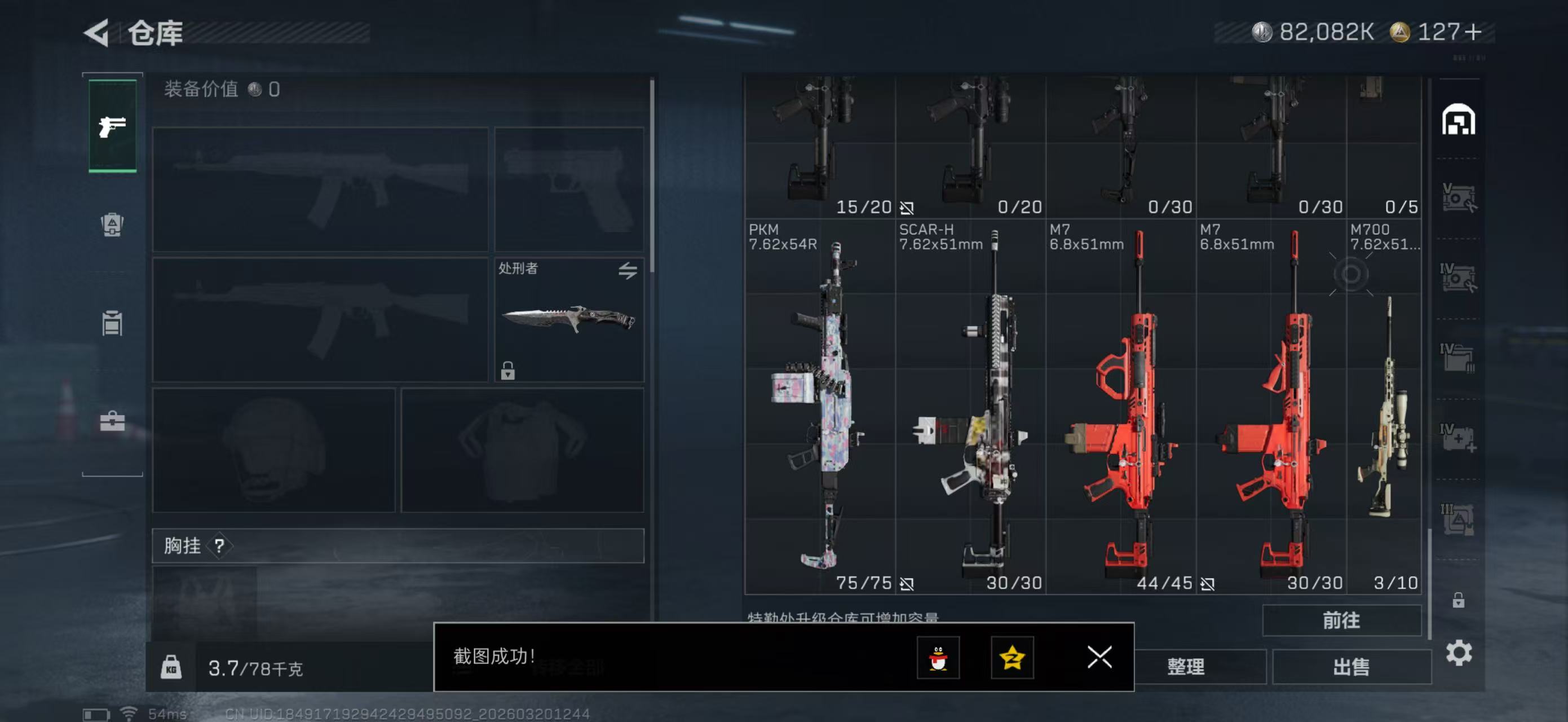1568x722 pixels.
Task: Choose the SCAR-H rifle
Action: pyautogui.click(x=970, y=406)
